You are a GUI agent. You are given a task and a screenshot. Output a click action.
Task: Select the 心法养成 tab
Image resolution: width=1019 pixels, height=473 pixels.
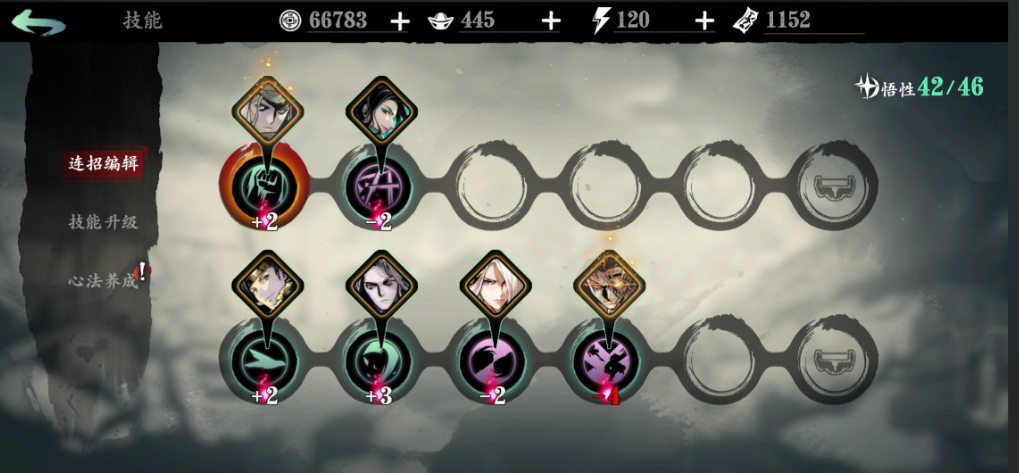click(102, 280)
